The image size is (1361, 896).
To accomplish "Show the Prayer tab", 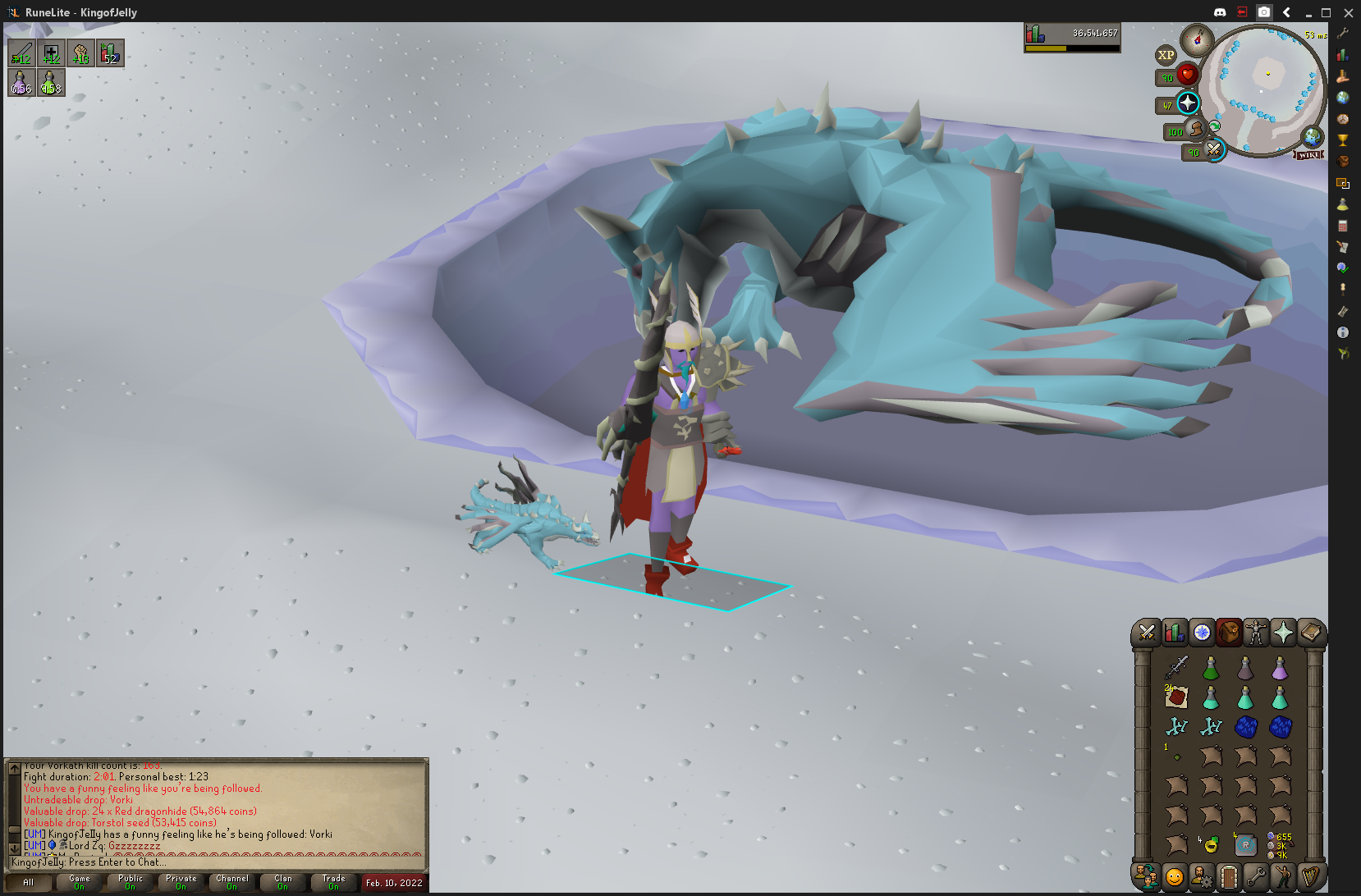I will click(1282, 633).
